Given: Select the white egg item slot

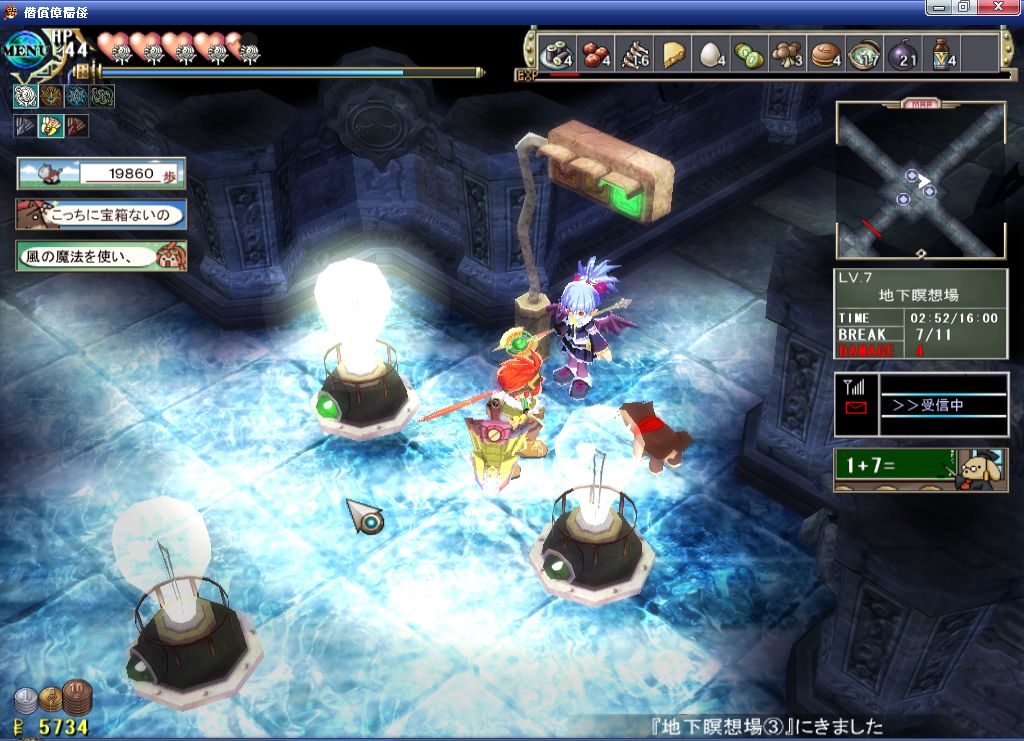Looking at the screenshot, I should click(x=711, y=54).
